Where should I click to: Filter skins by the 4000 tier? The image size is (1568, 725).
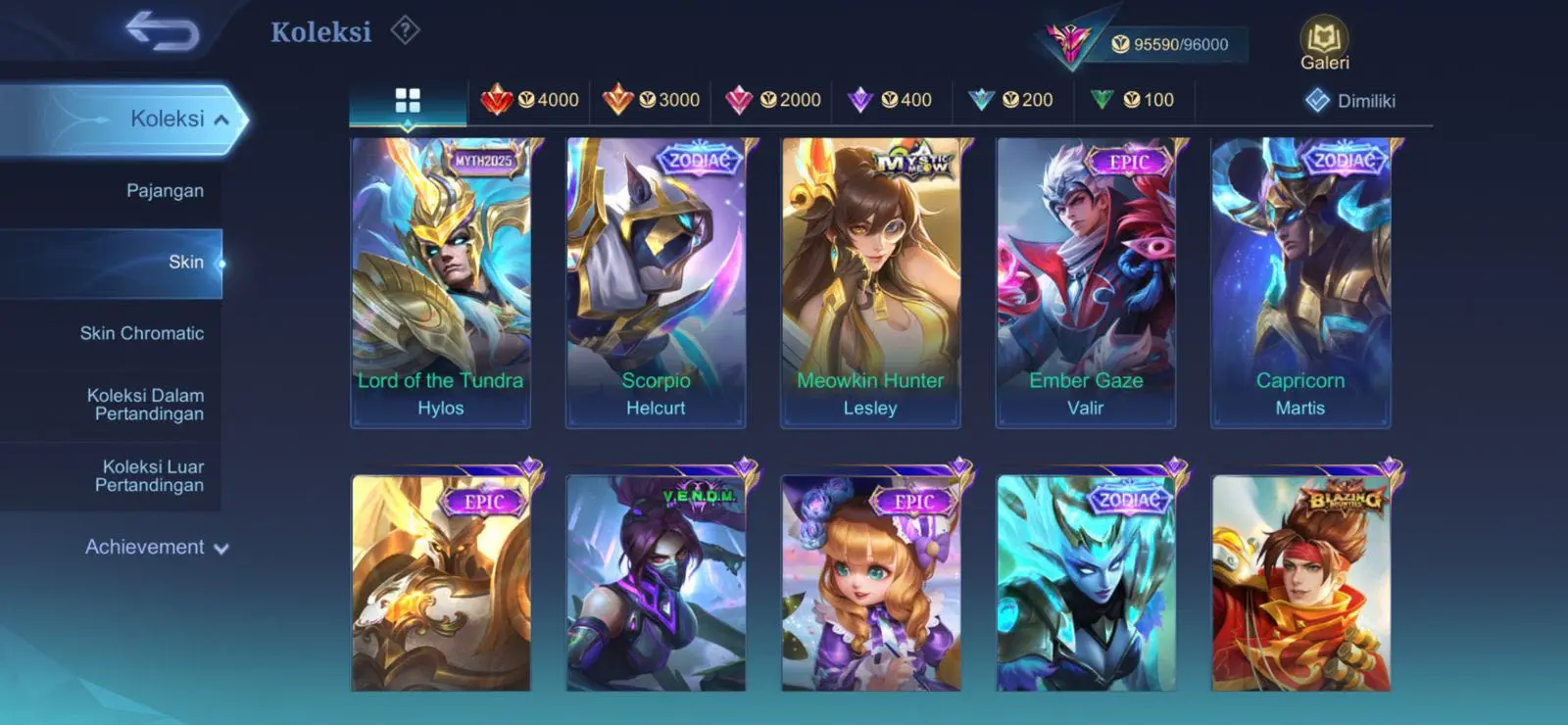tap(530, 100)
